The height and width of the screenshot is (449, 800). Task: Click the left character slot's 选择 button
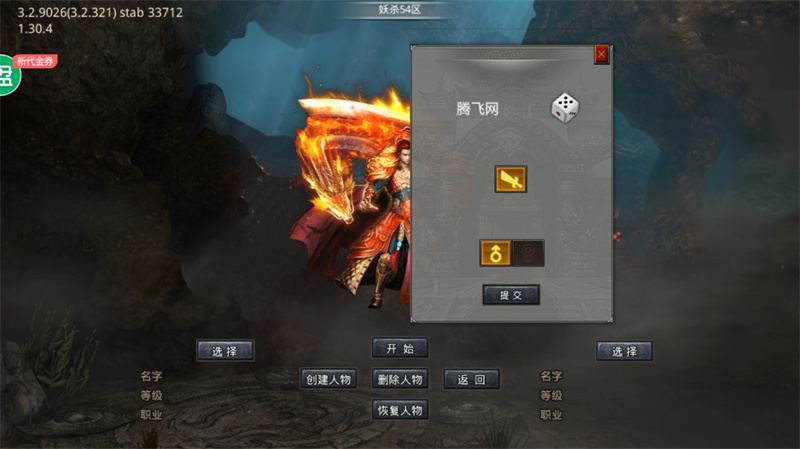(225, 351)
